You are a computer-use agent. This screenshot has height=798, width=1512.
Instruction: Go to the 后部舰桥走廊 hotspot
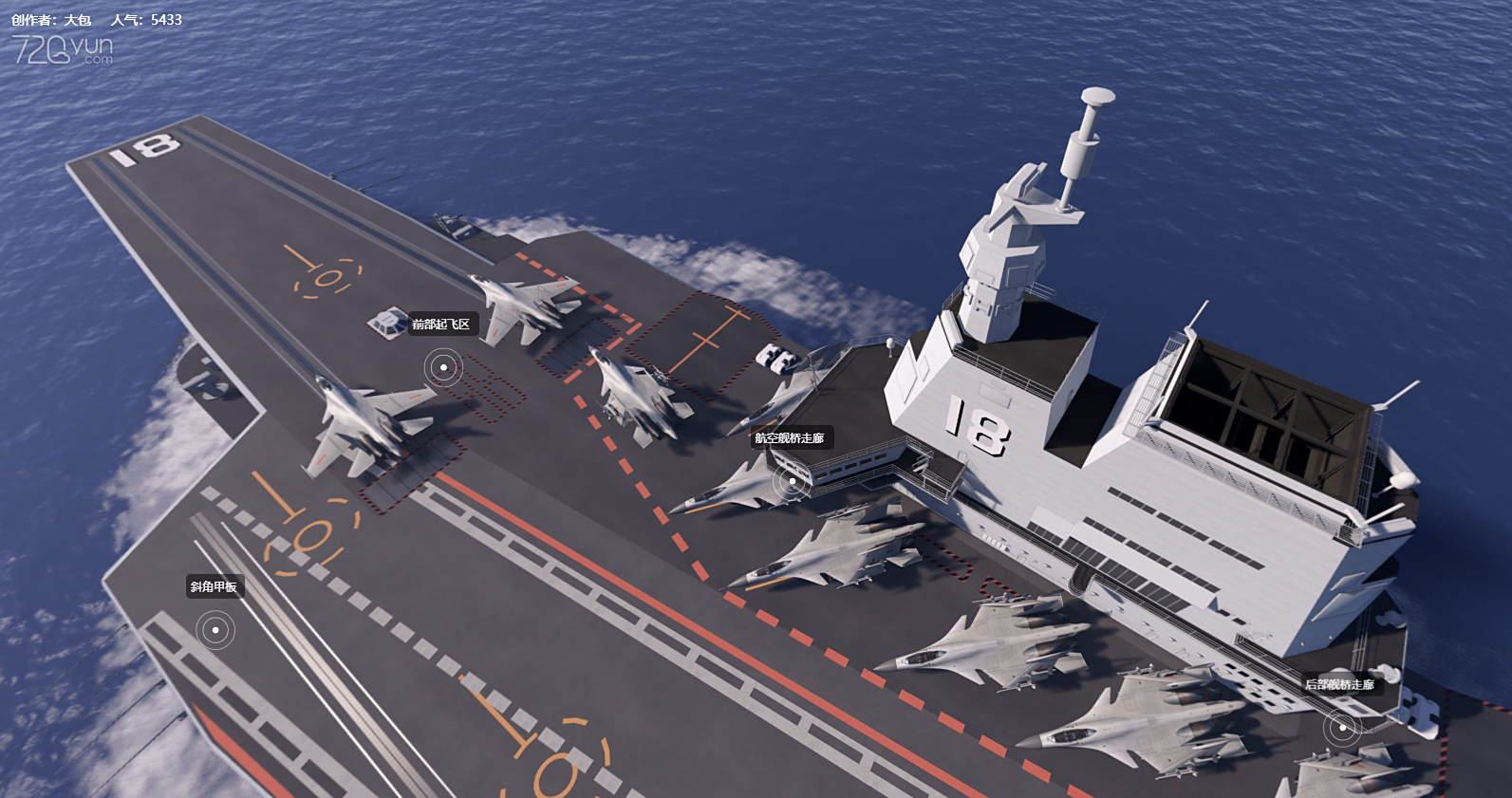coord(1342,728)
